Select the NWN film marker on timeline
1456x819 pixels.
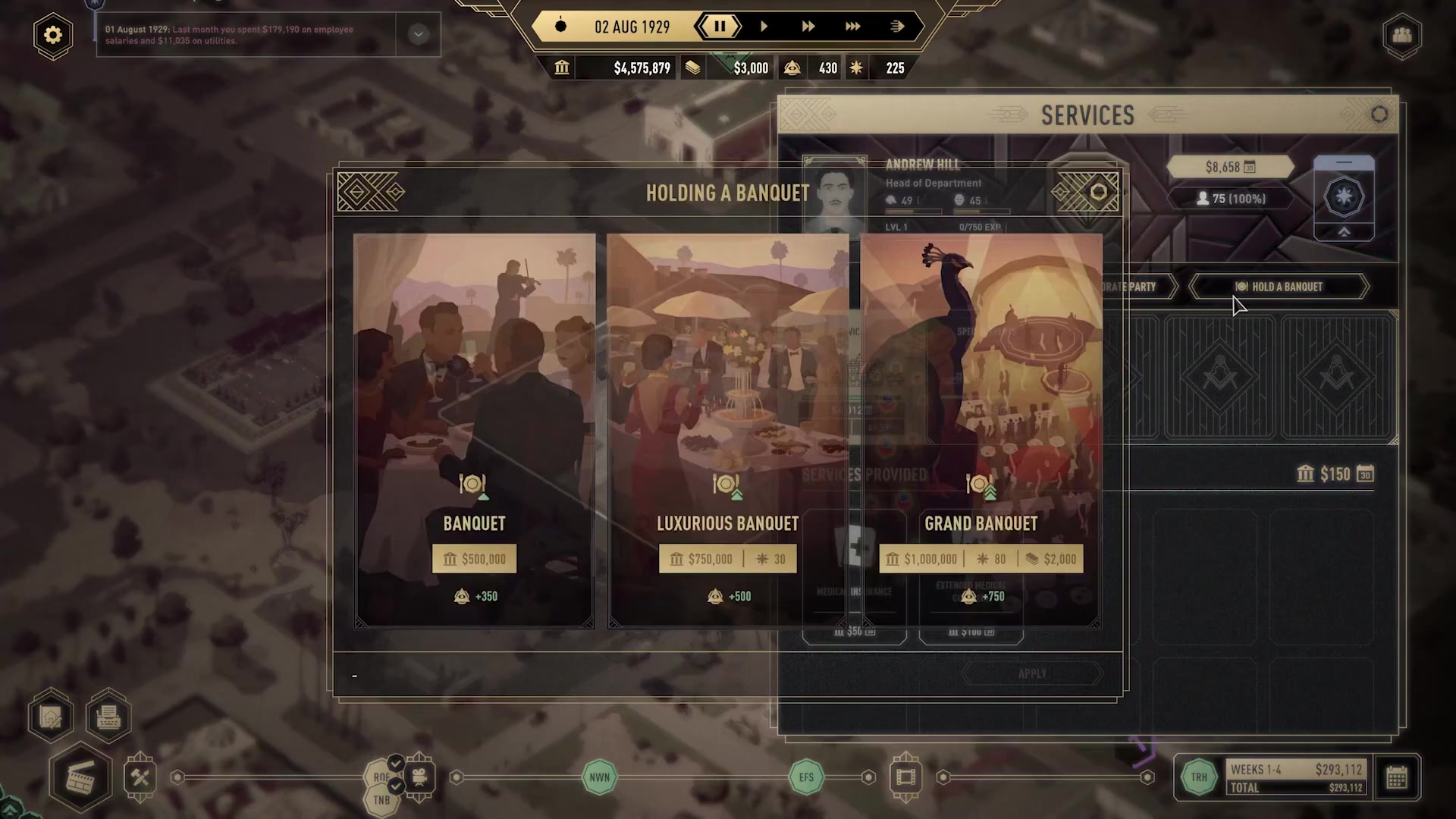coord(599,777)
